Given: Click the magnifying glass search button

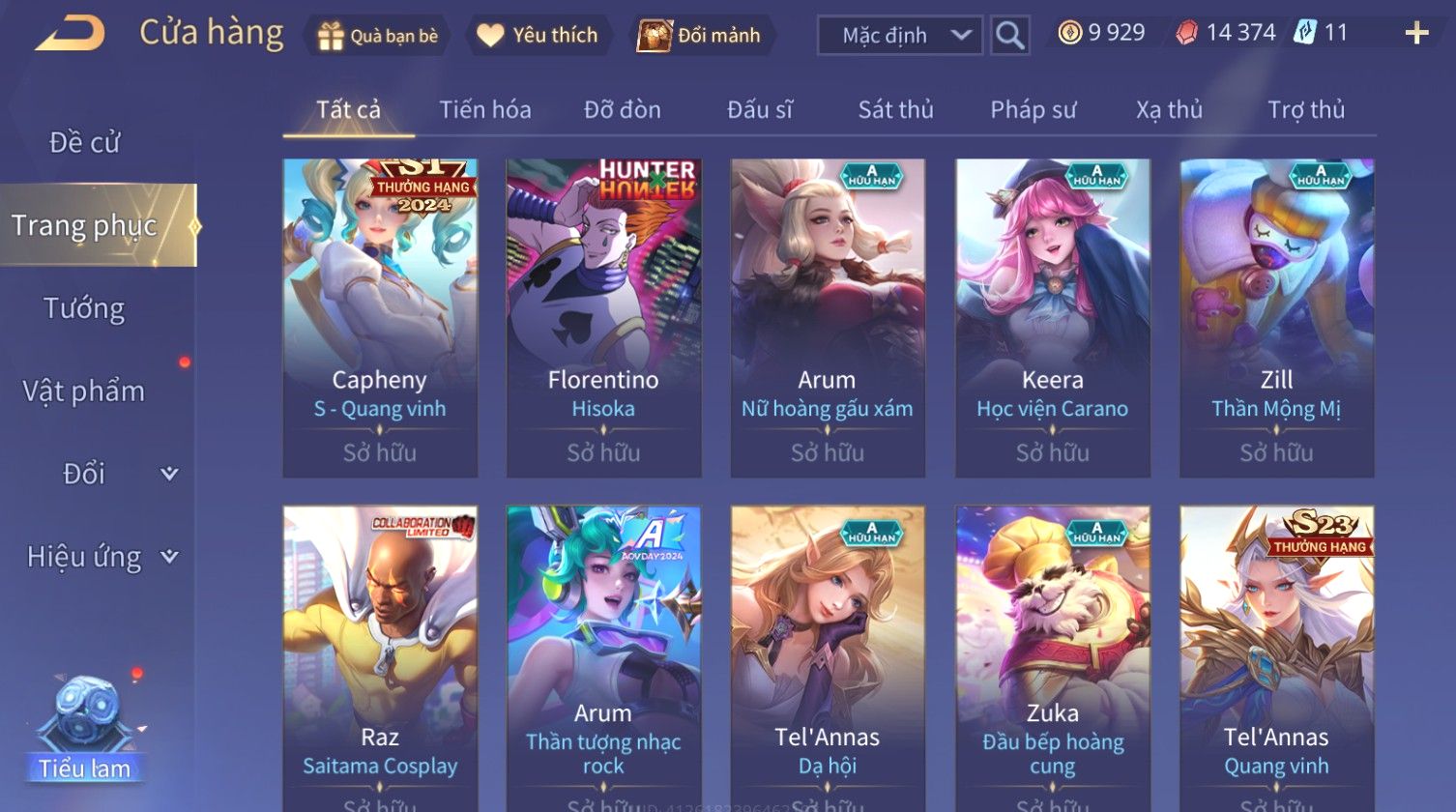Looking at the screenshot, I should (x=1009, y=36).
